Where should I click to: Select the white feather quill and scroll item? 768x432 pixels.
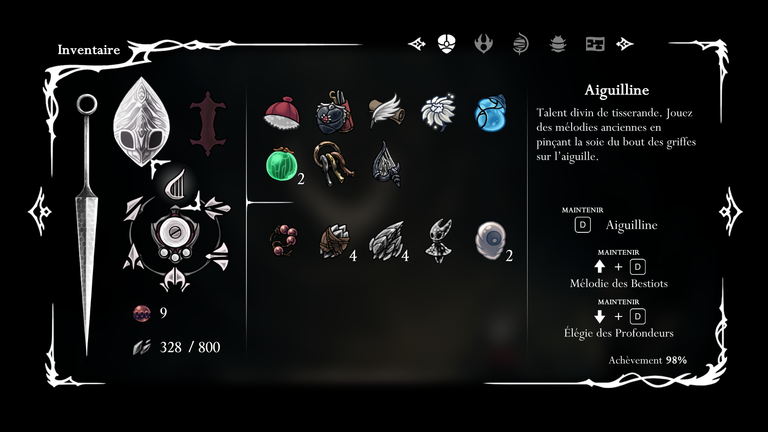[386, 113]
